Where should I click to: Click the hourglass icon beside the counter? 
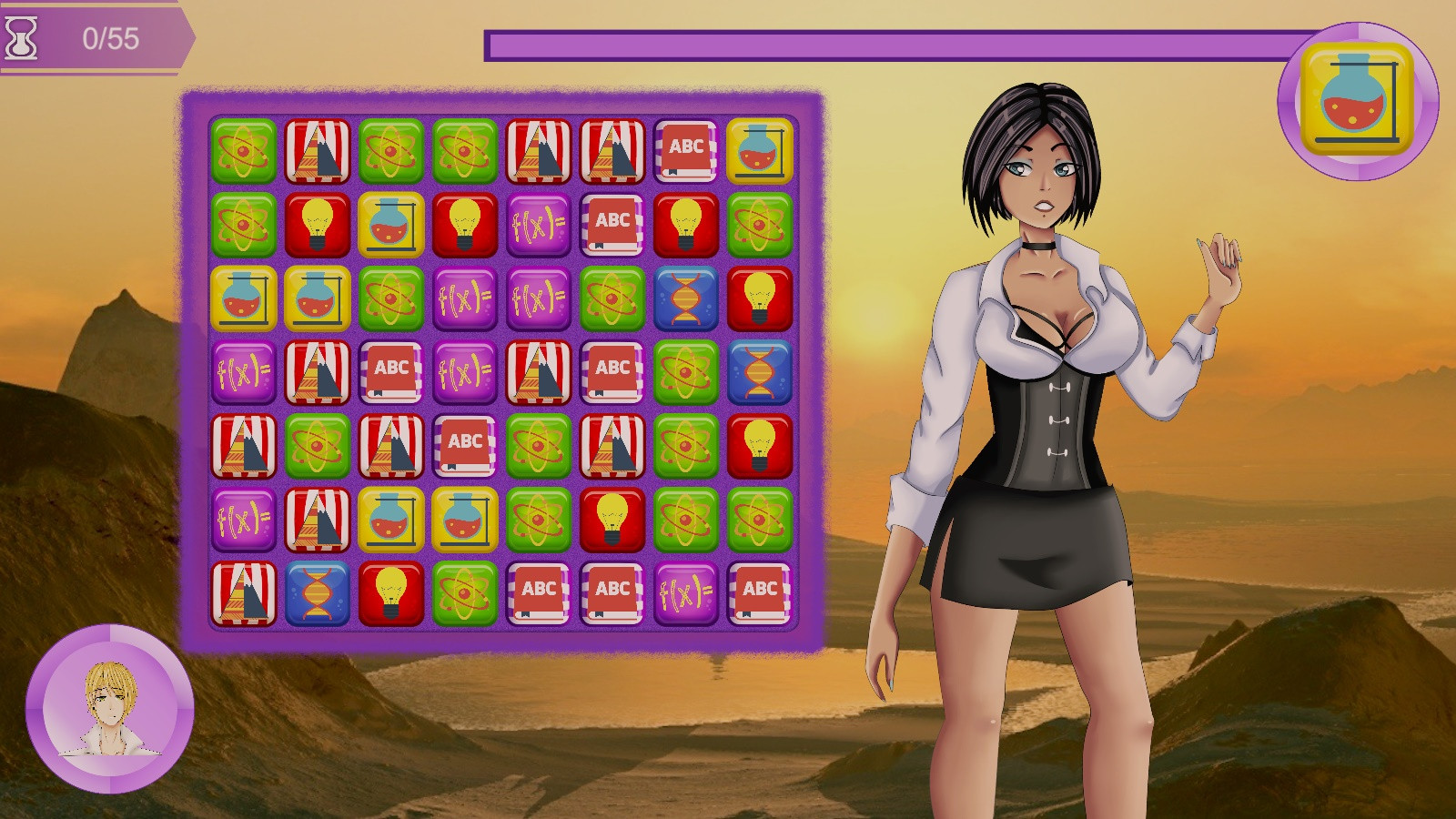(x=21, y=36)
